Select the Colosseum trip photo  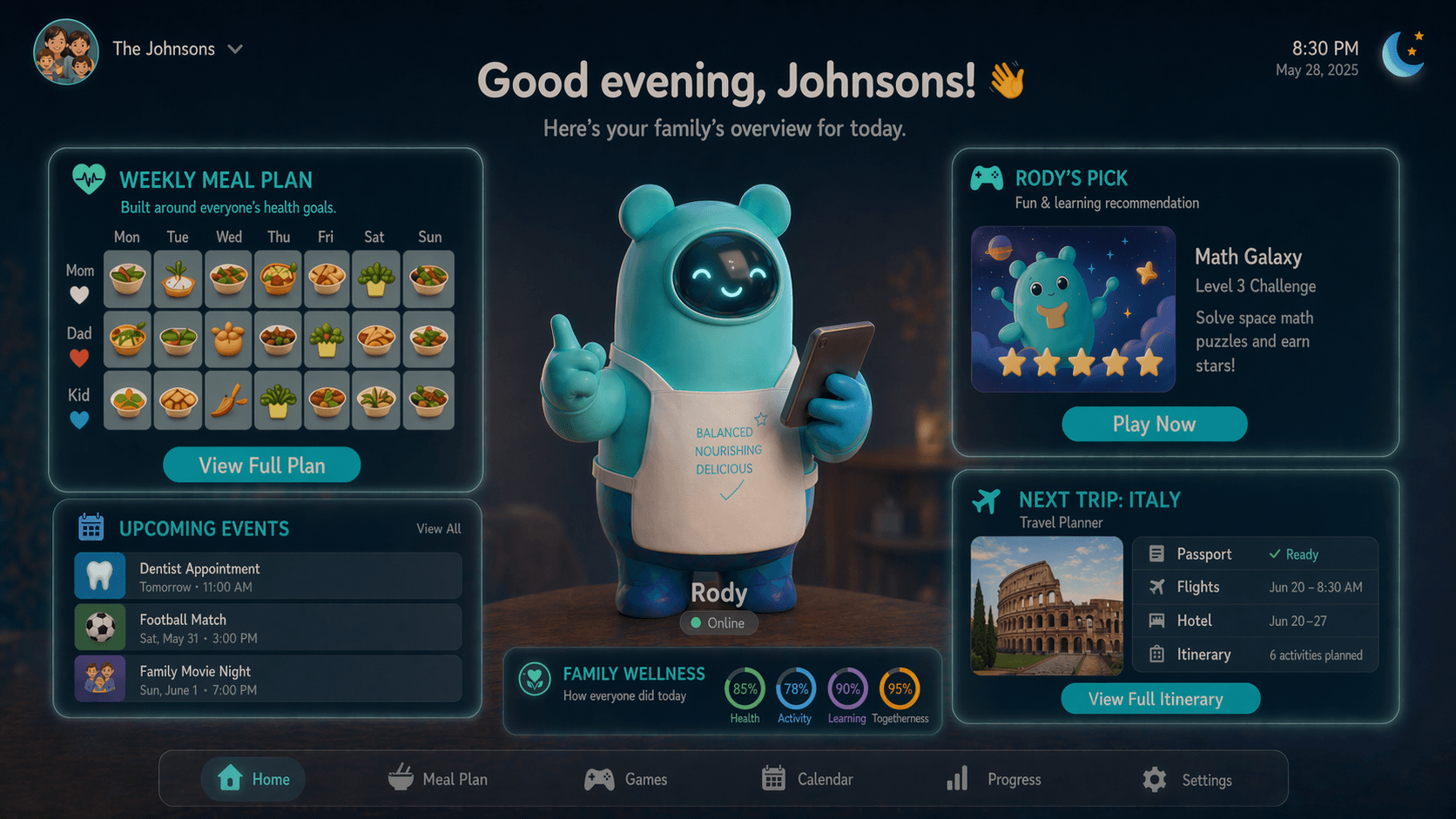(x=1047, y=606)
